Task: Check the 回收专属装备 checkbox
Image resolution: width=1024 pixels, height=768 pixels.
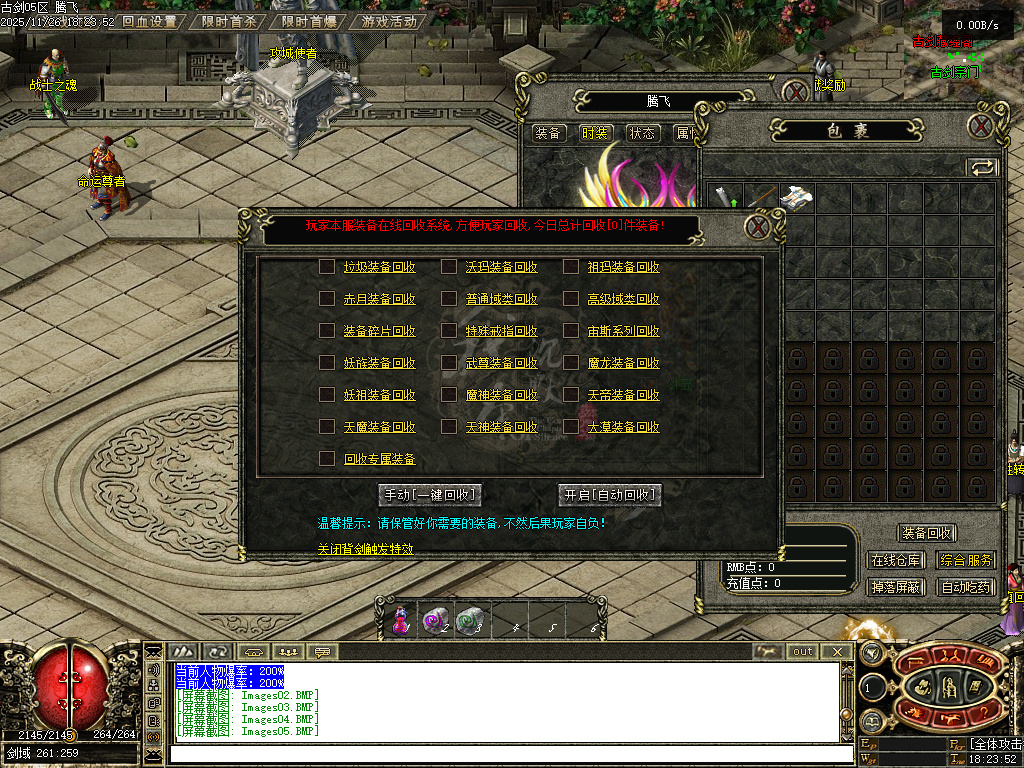Action: click(x=327, y=459)
